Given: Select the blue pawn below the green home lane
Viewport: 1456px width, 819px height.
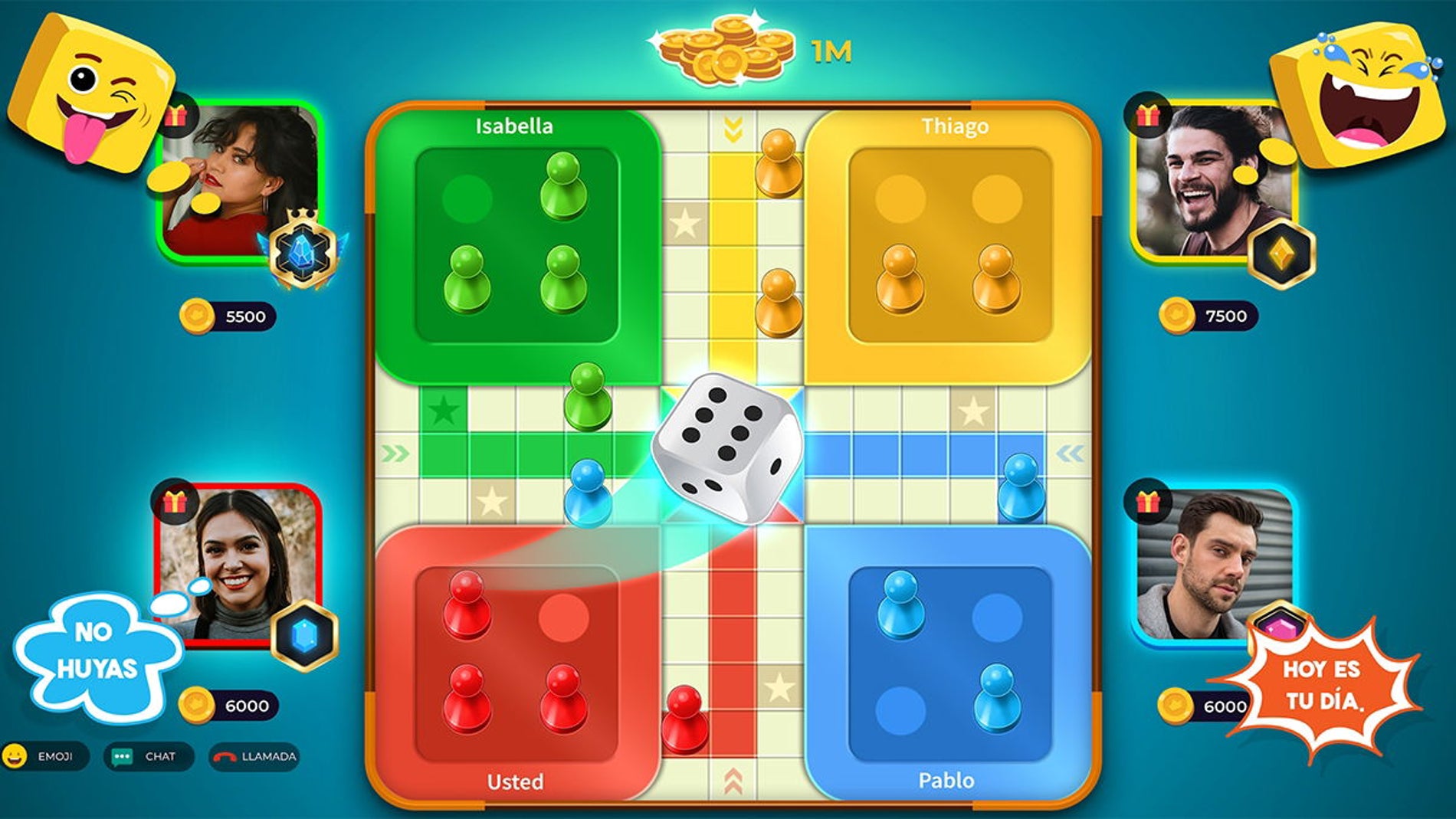Looking at the screenshot, I should 588,494.
